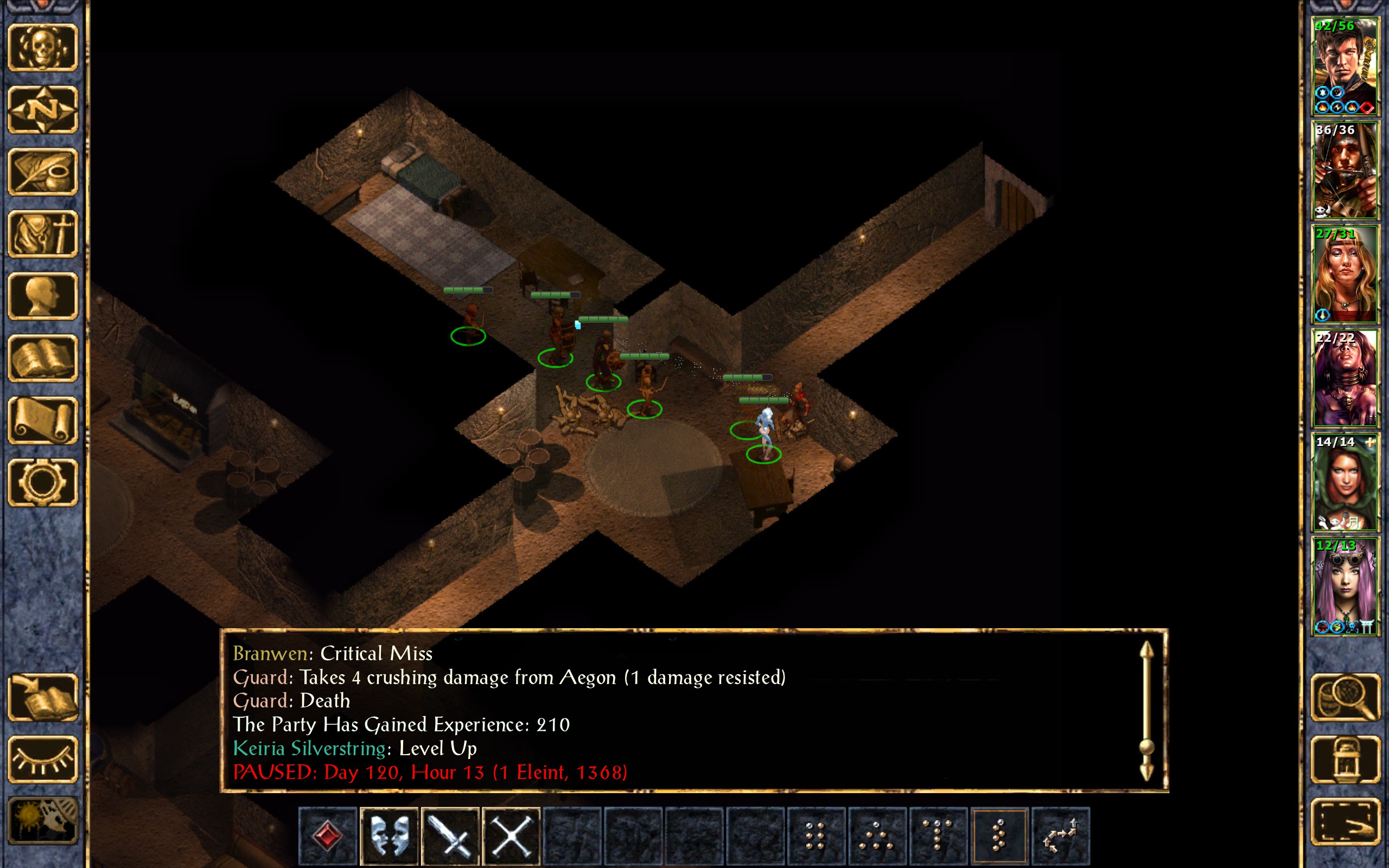Open the journal quill-and-scroll button
Viewport: 1389px width, 868px height.
(x=43, y=171)
